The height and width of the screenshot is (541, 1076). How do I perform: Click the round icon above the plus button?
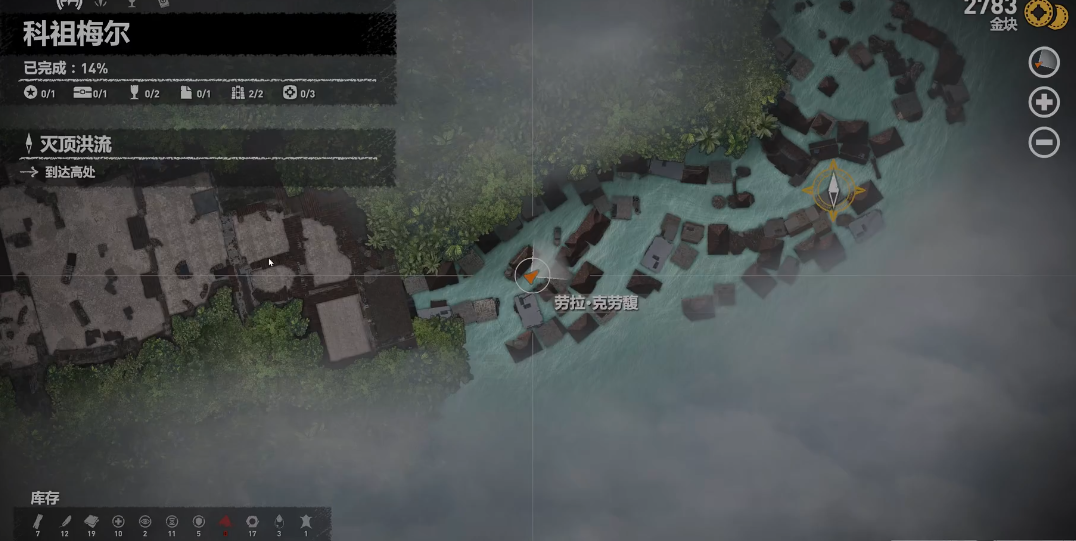[x=1043, y=62]
